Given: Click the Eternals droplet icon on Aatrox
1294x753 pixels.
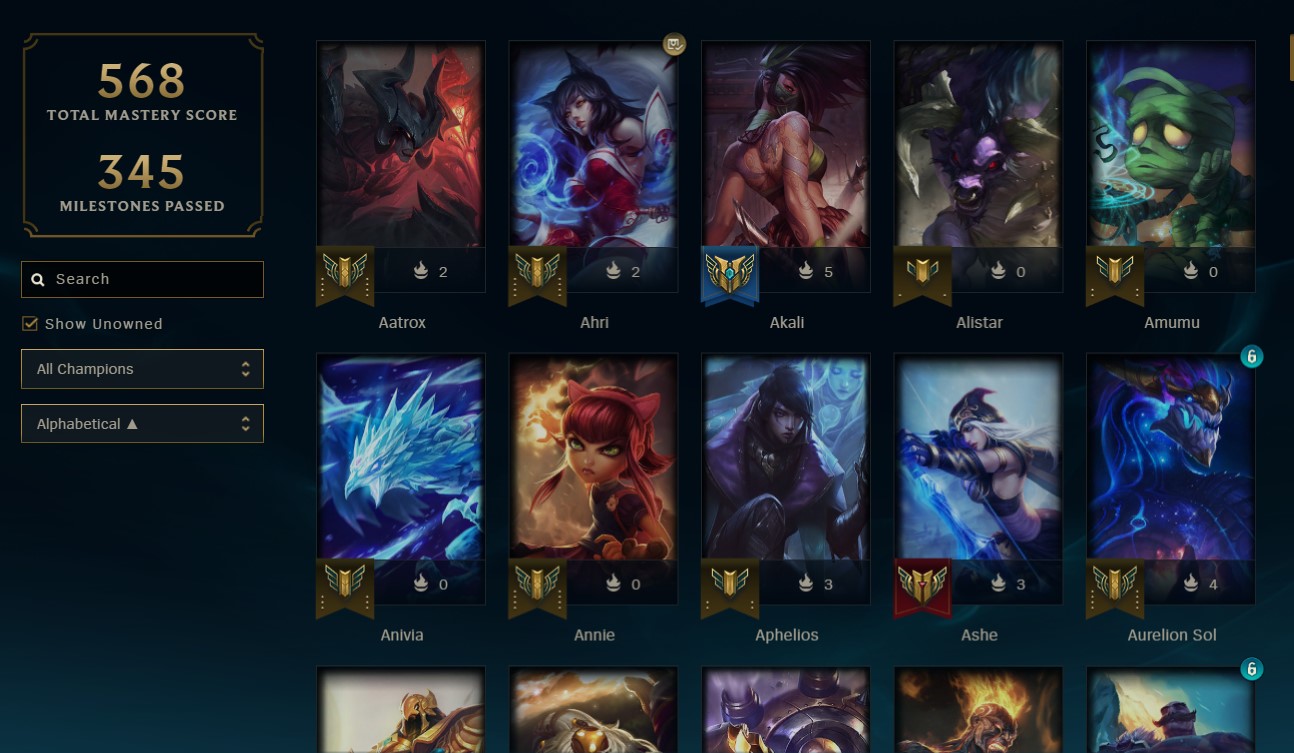Looking at the screenshot, I should pos(421,270).
